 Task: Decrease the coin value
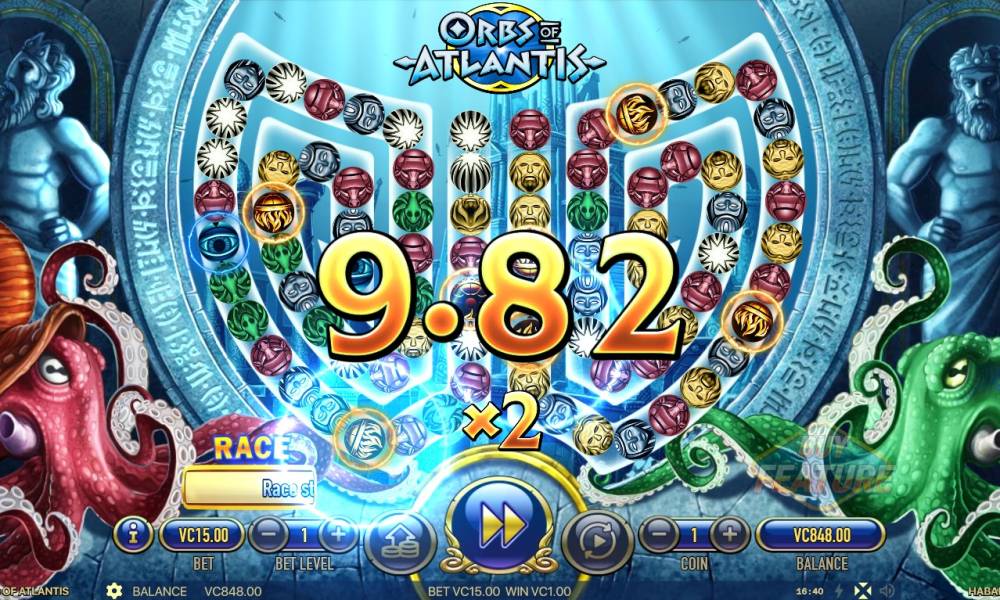click(x=654, y=535)
